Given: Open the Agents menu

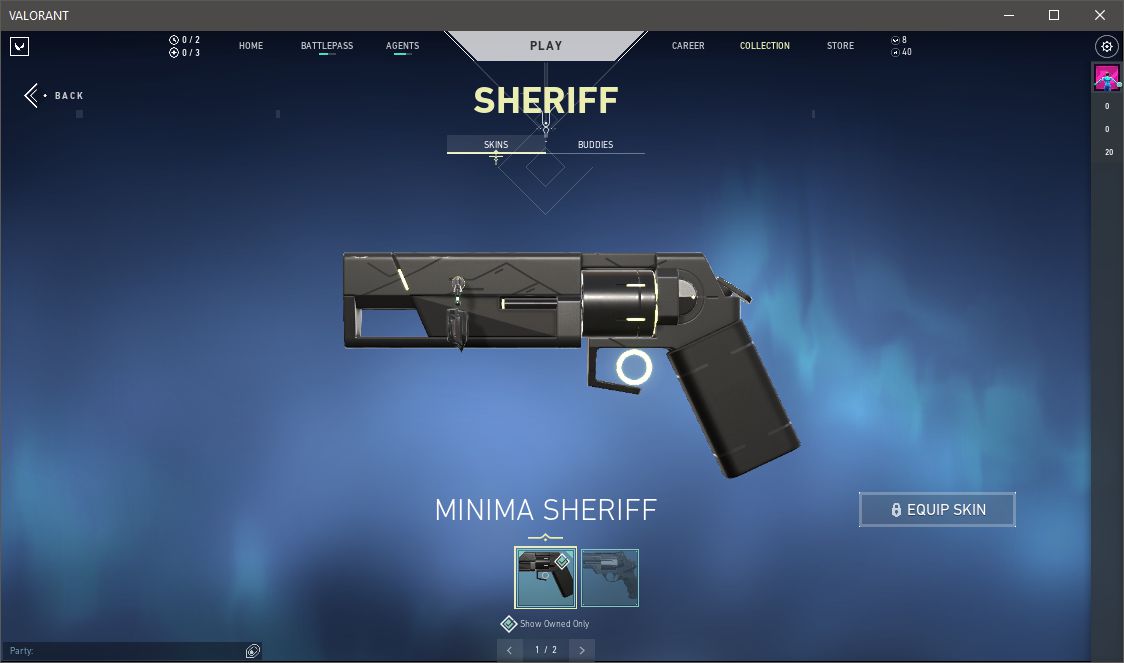Looking at the screenshot, I should click(402, 46).
